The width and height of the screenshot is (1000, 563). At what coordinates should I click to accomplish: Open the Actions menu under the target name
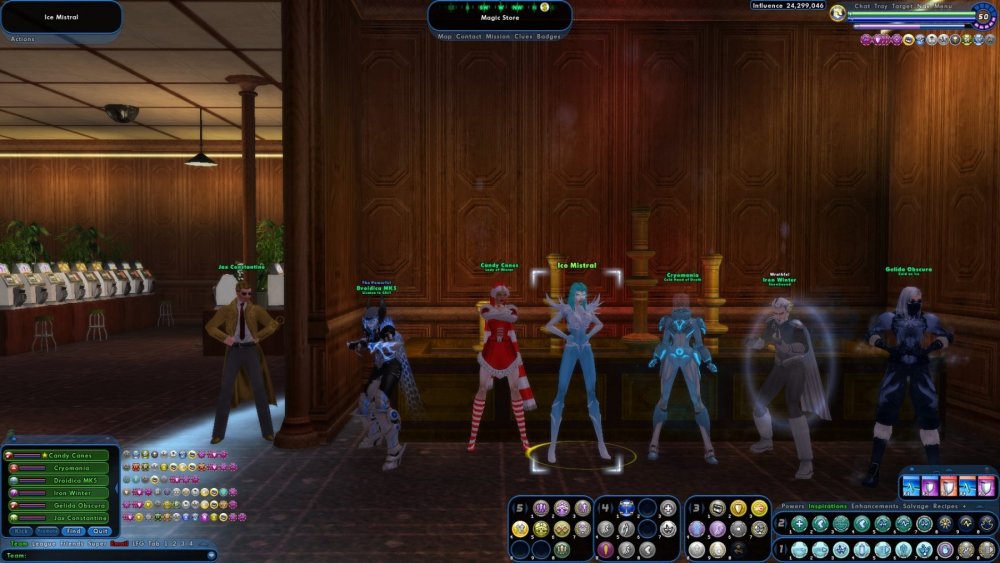22,38
